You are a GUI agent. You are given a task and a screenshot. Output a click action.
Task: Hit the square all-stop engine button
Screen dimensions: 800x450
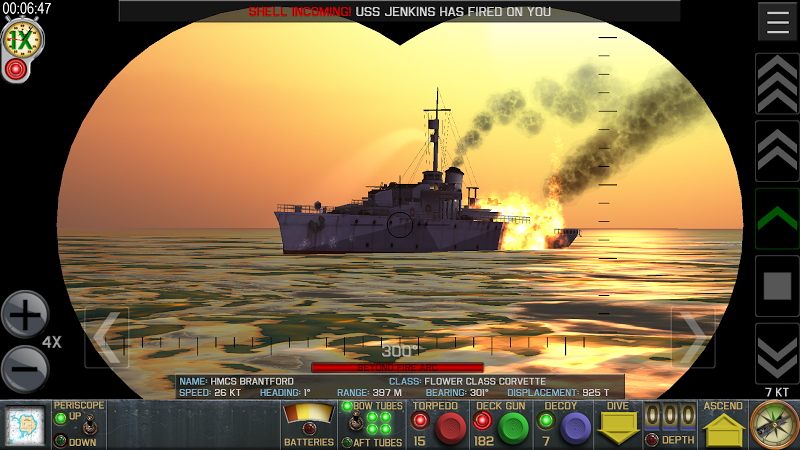777,286
